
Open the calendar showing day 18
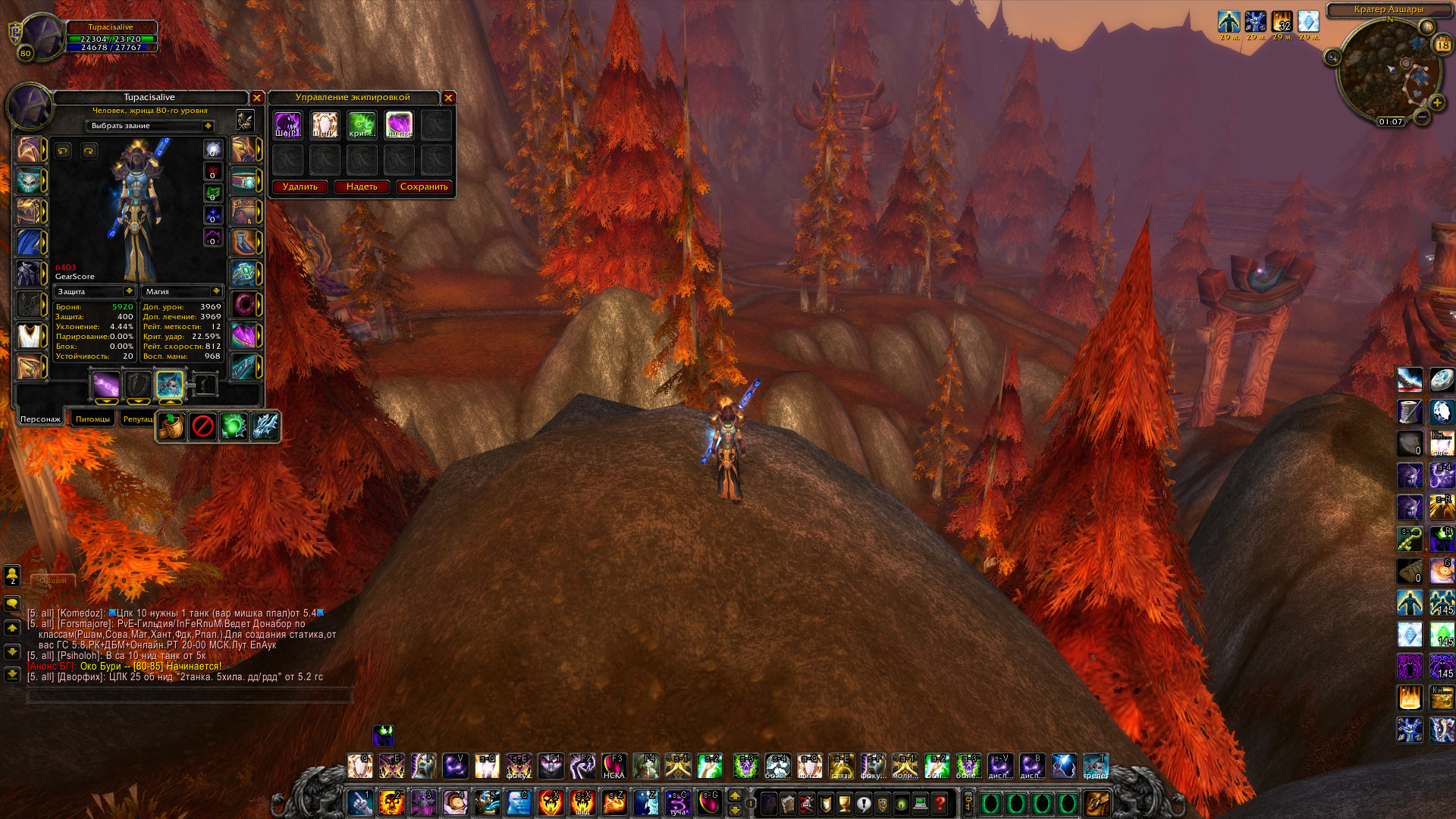[1442, 45]
